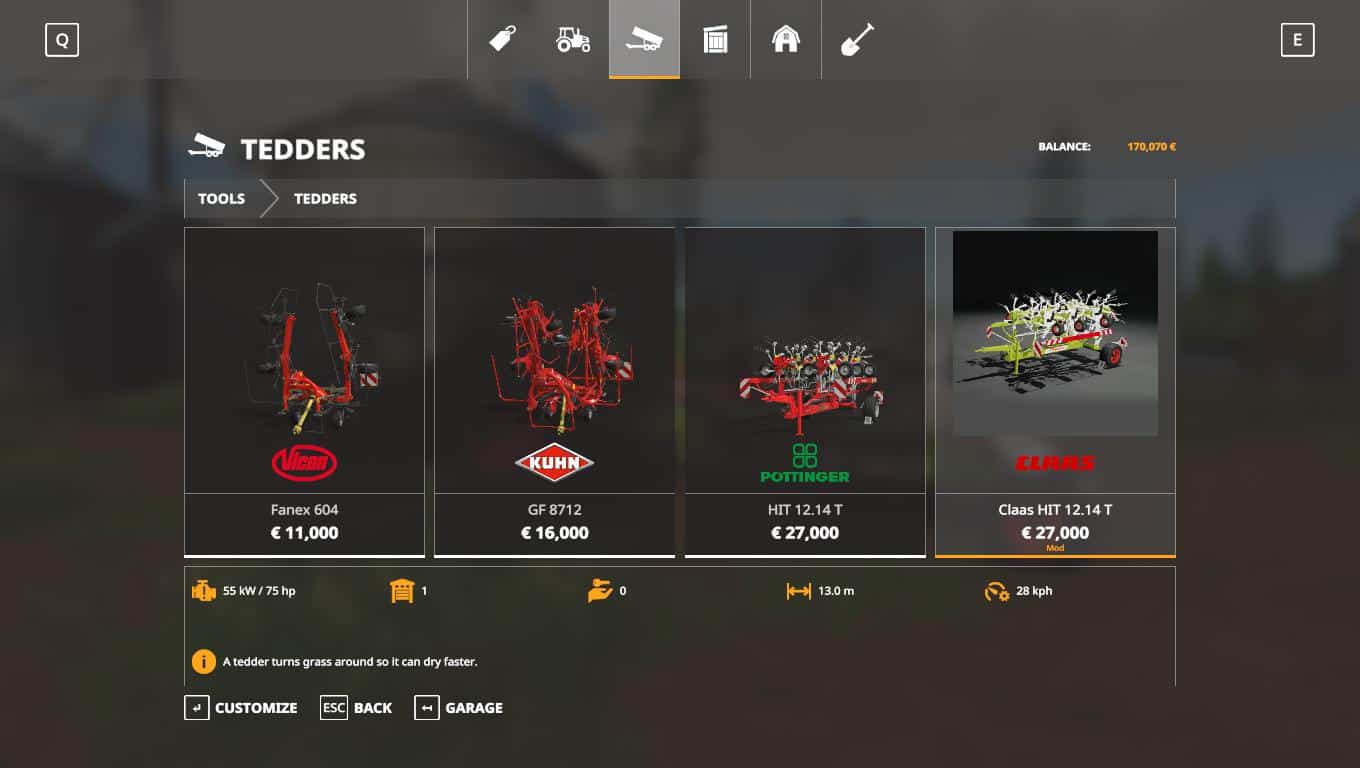Viewport: 1360px width, 768px height.
Task: Open the Garage
Action: tap(459, 708)
